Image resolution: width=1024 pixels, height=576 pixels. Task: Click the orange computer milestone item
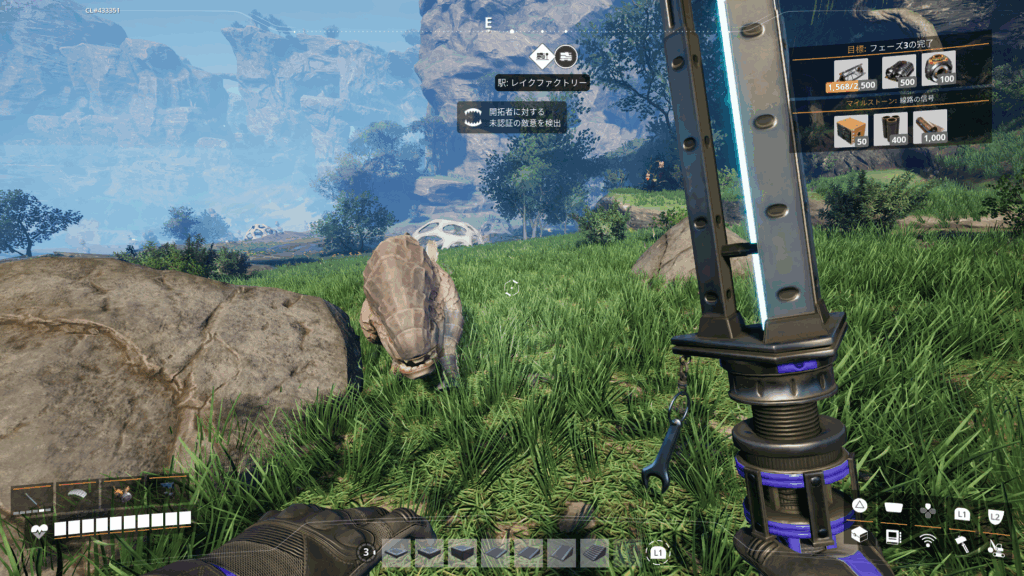848,127
